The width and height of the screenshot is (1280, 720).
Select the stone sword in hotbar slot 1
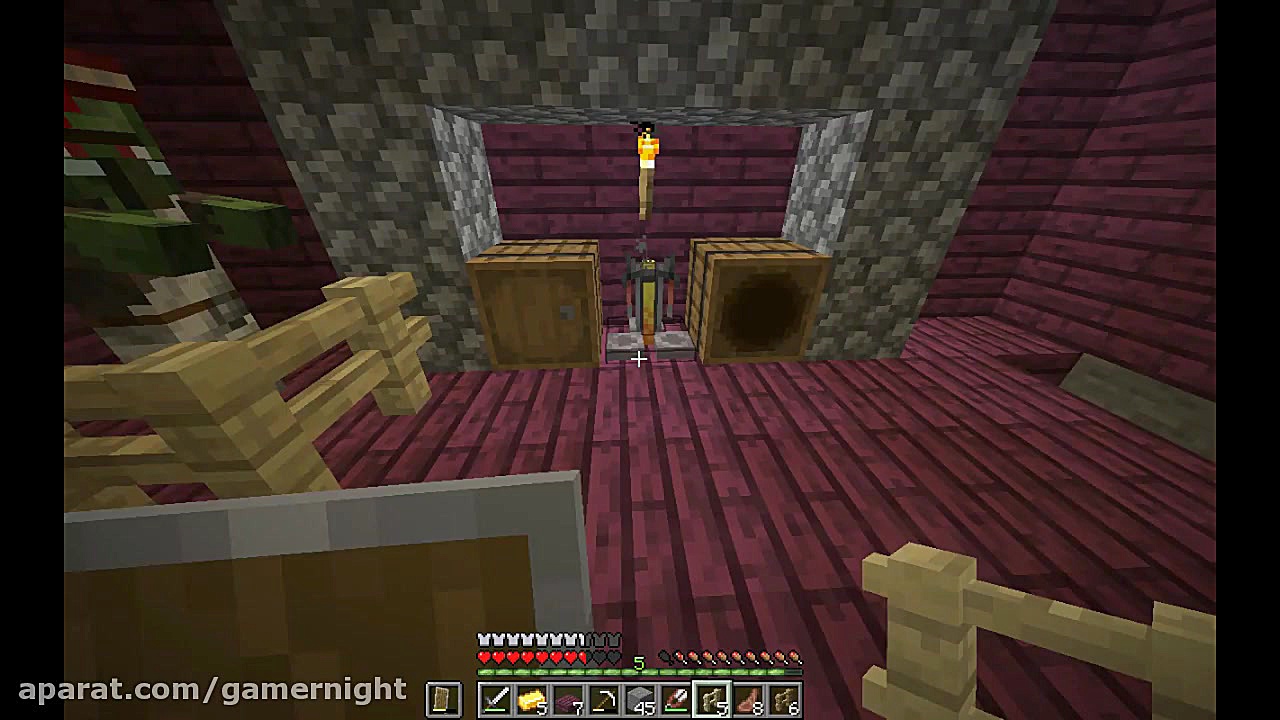tap(495, 700)
